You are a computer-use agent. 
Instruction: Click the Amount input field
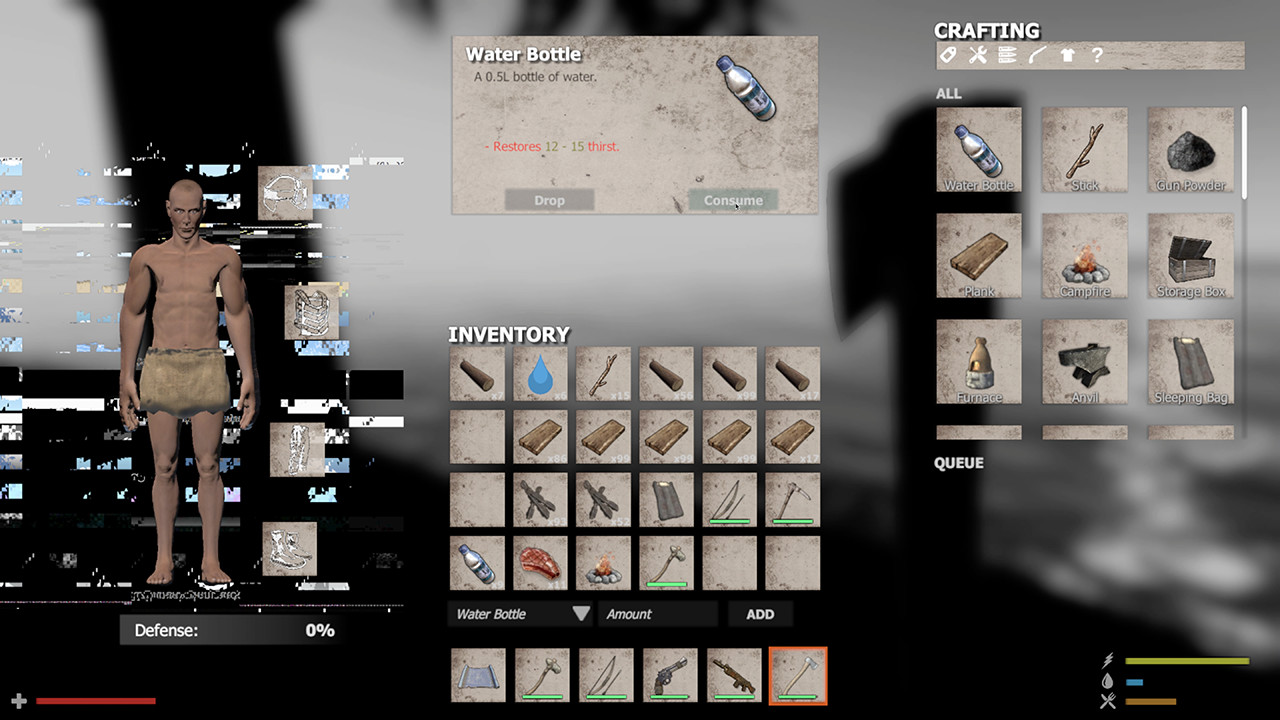pos(657,613)
